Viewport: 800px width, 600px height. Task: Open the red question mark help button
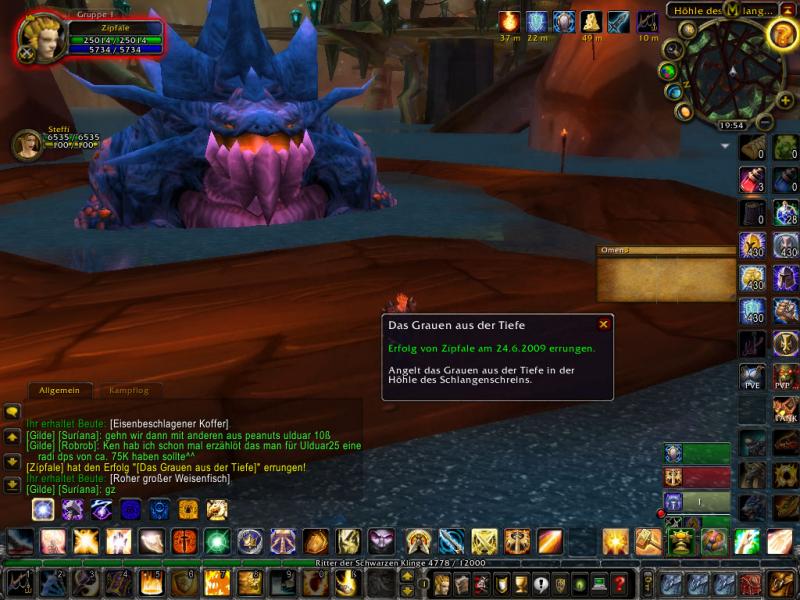[x=620, y=583]
